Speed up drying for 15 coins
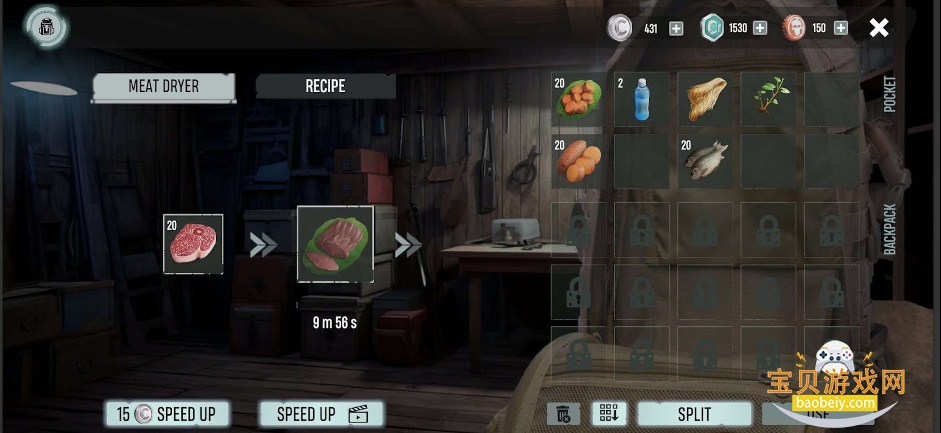The width and height of the screenshot is (941, 433). 166,414
